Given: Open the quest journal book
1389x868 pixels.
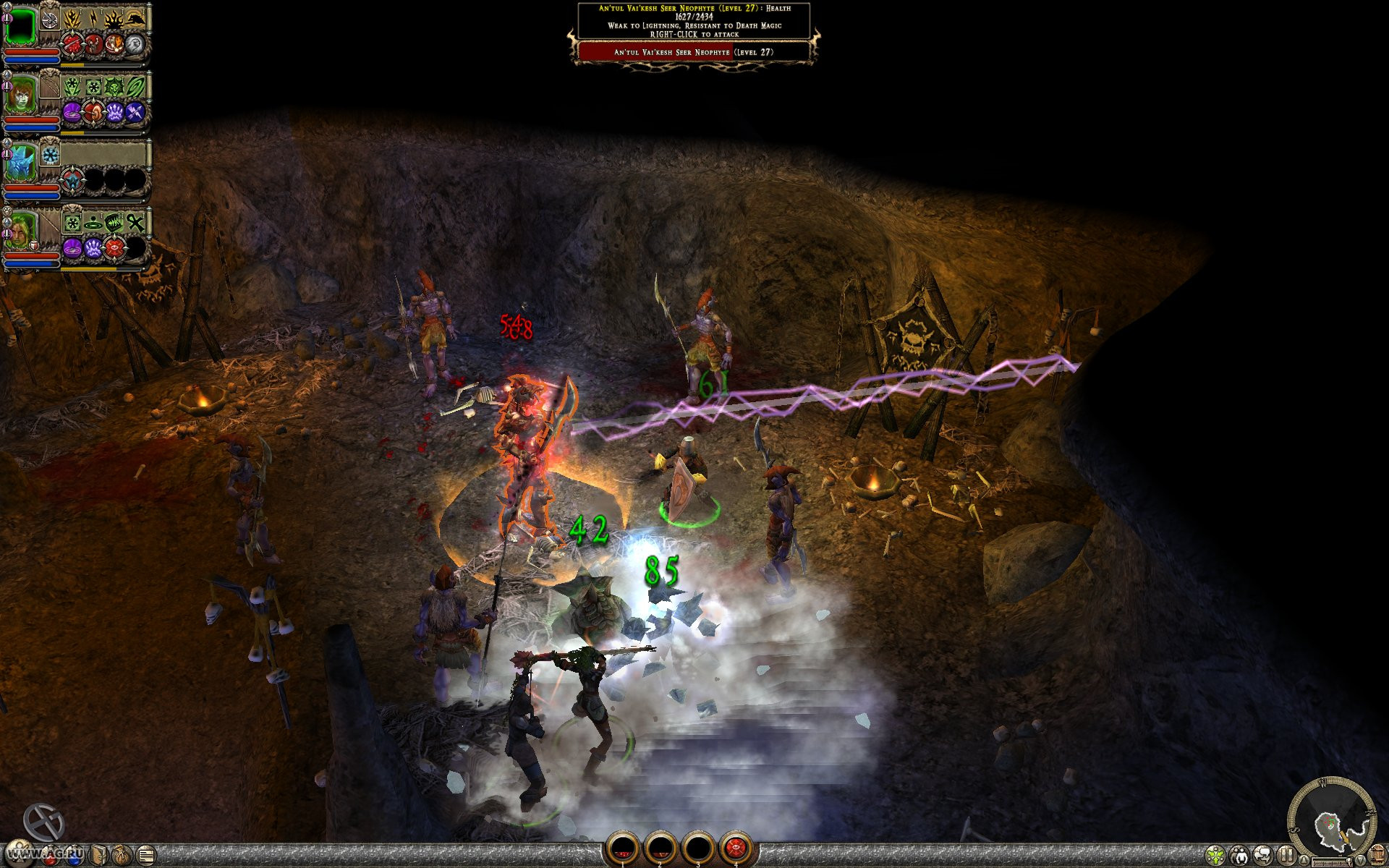Looking at the screenshot, I should click(99, 854).
